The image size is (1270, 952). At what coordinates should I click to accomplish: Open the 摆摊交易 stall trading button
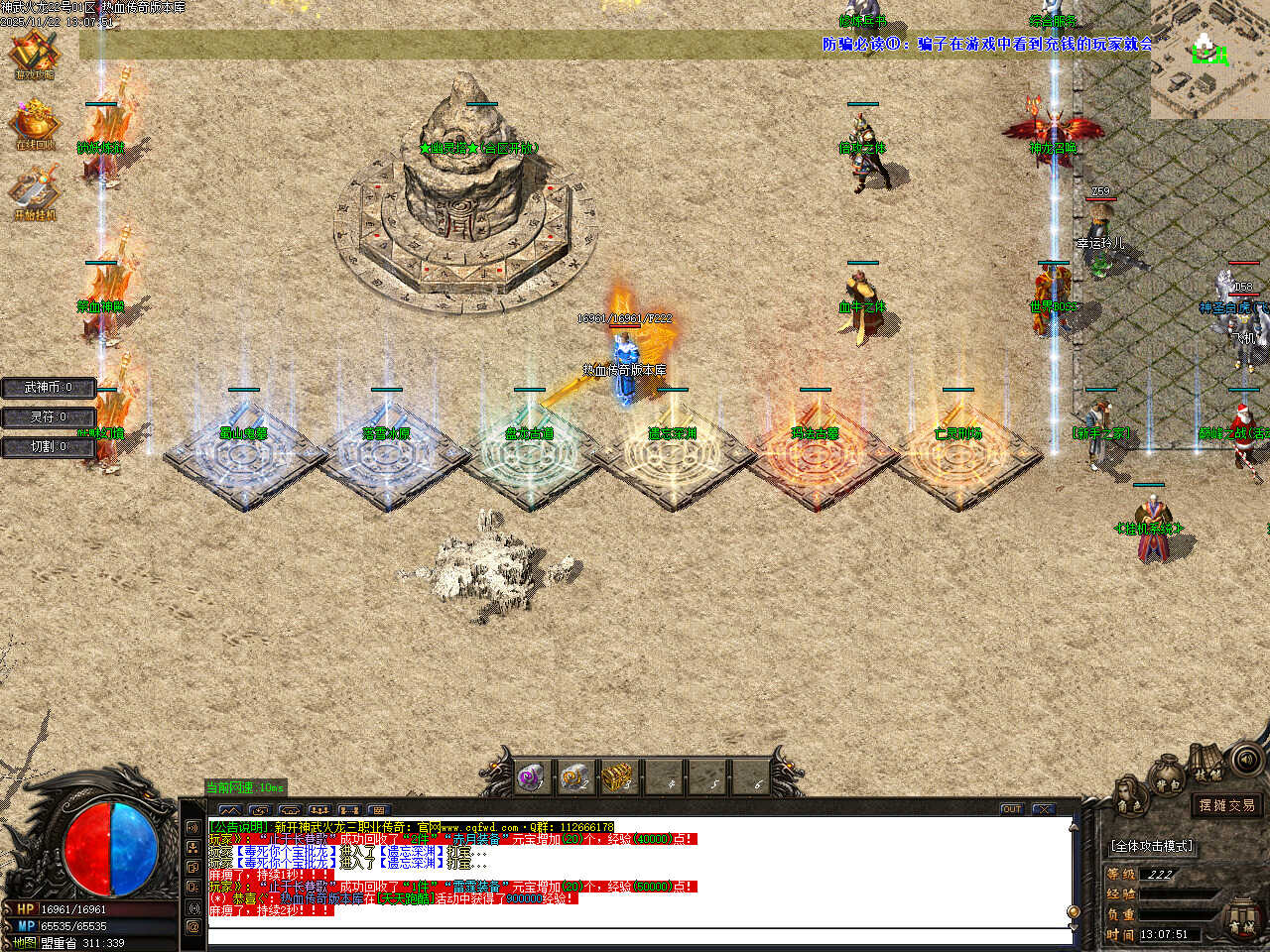point(1226,805)
